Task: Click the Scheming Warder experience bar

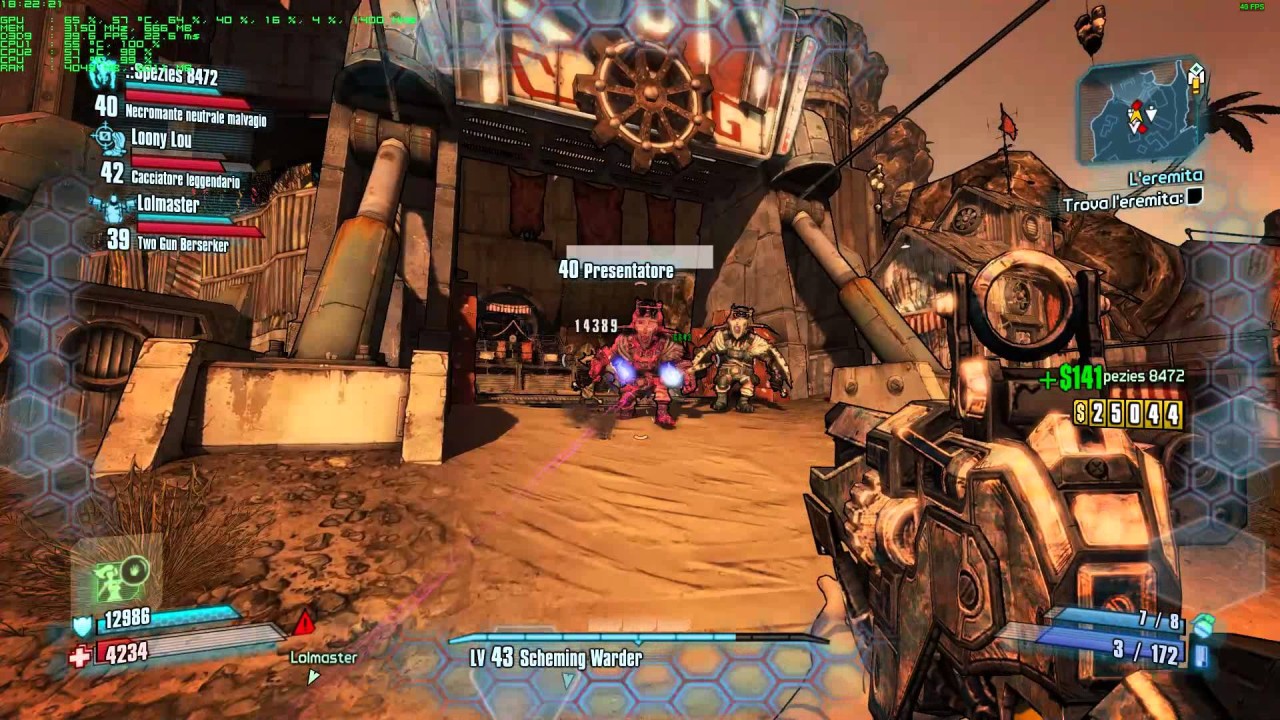Action: click(x=638, y=637)
